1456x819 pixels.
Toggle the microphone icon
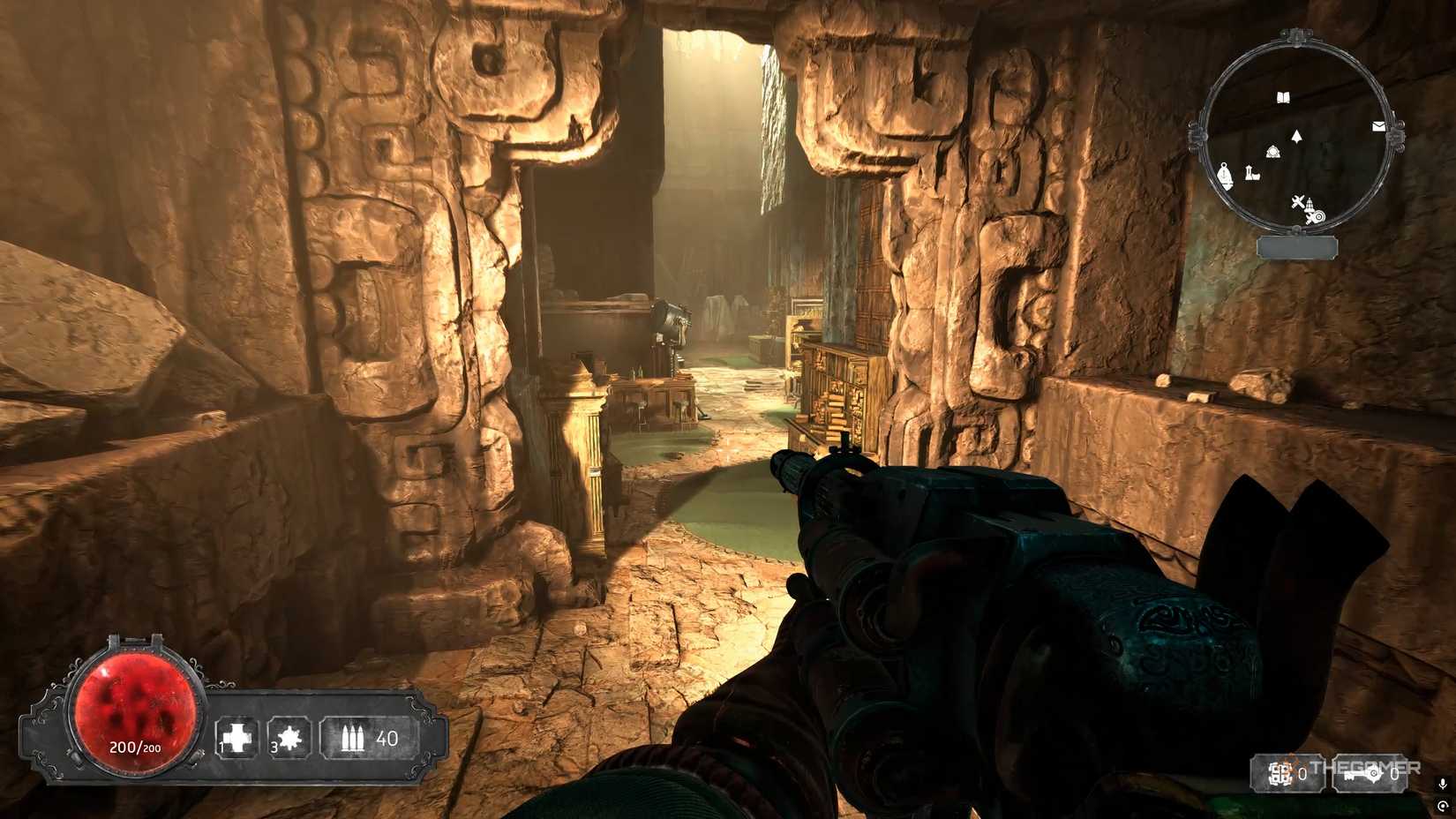pos(1443,783)
